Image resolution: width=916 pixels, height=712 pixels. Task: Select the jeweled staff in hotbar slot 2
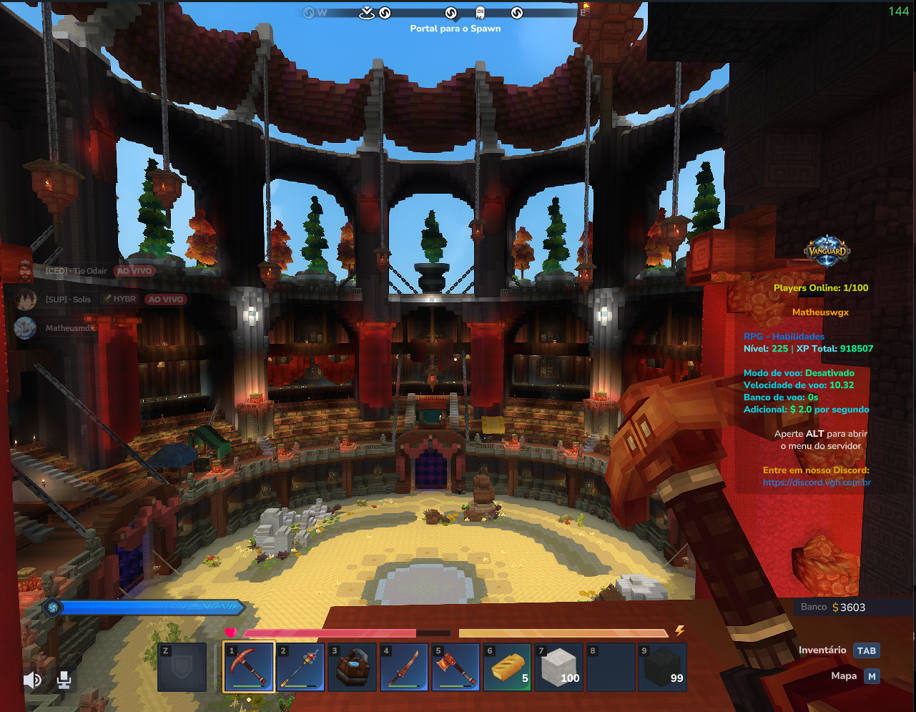tap(301, 667)
